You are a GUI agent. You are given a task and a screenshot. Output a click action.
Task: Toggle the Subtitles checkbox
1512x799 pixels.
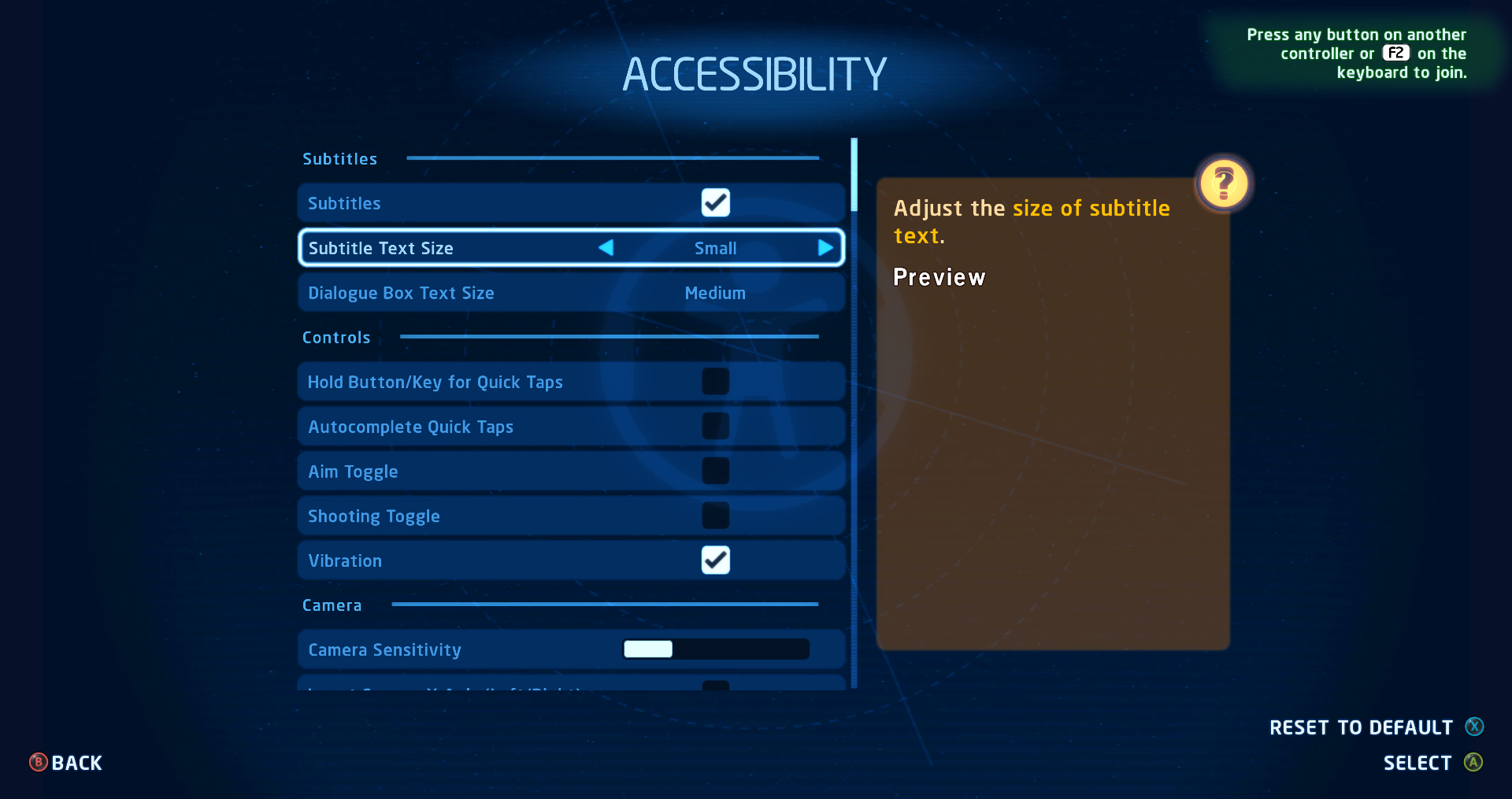(715, 203)
